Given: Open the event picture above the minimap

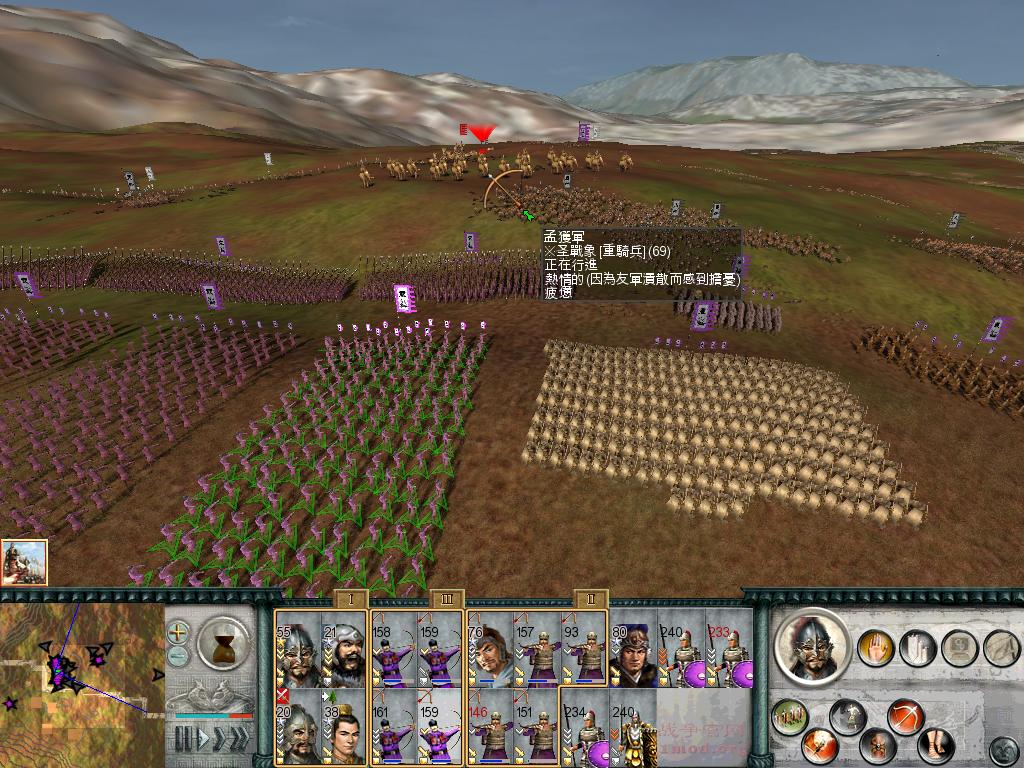Looking at the screenshot, I should (x=24, y=562).
